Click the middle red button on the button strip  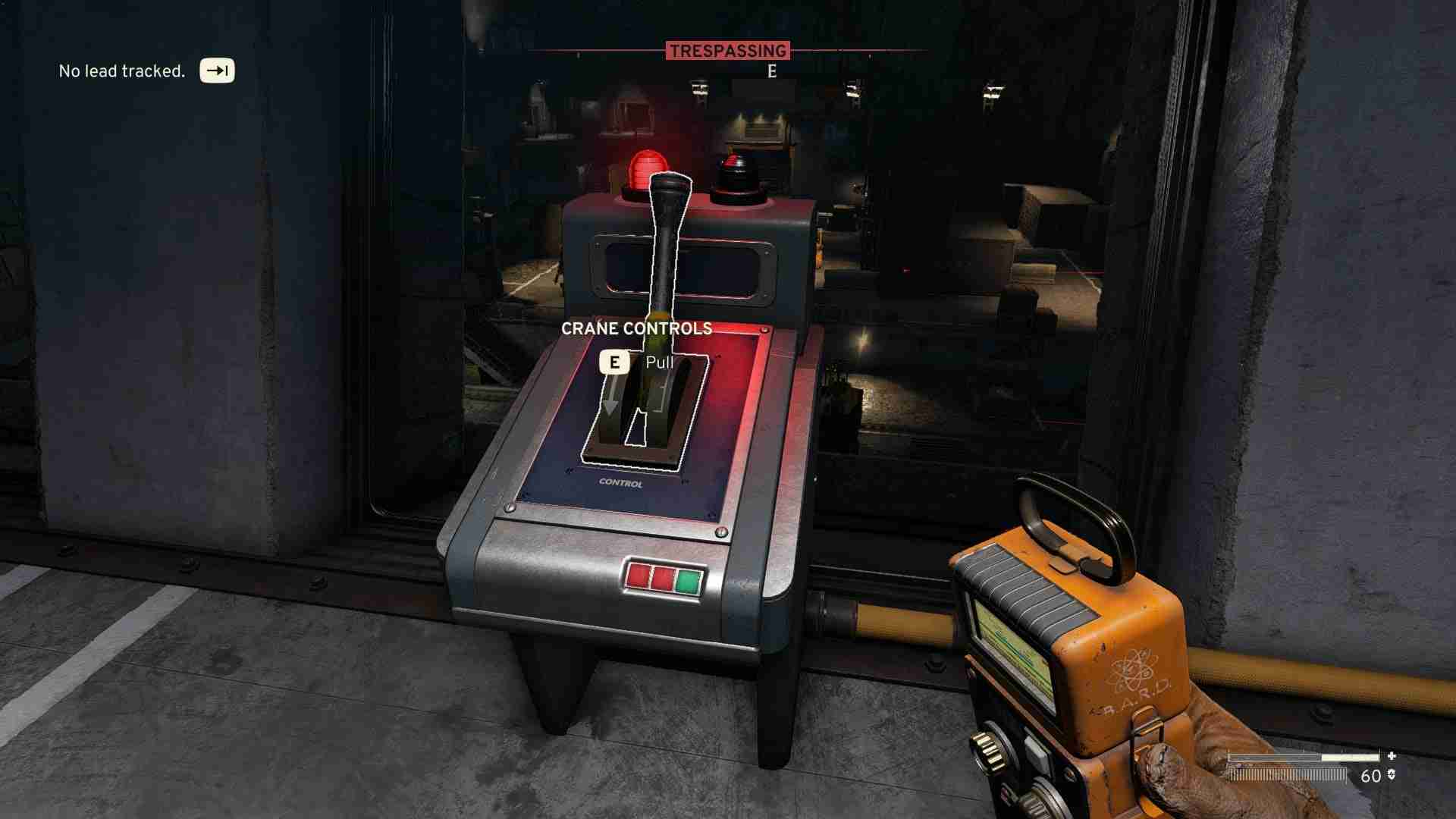(x=661, y=578)
